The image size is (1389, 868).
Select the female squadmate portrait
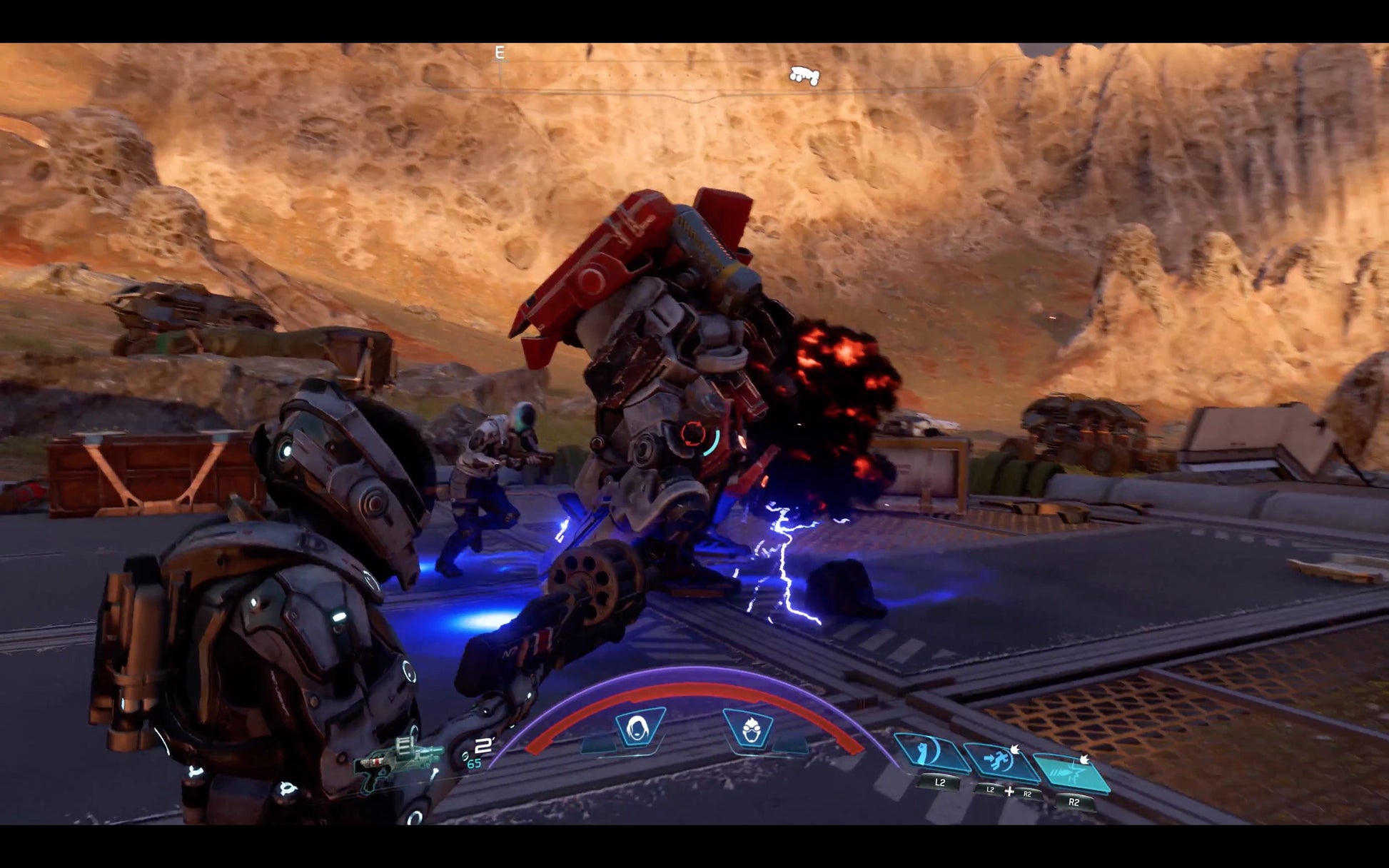coord(637,728)
